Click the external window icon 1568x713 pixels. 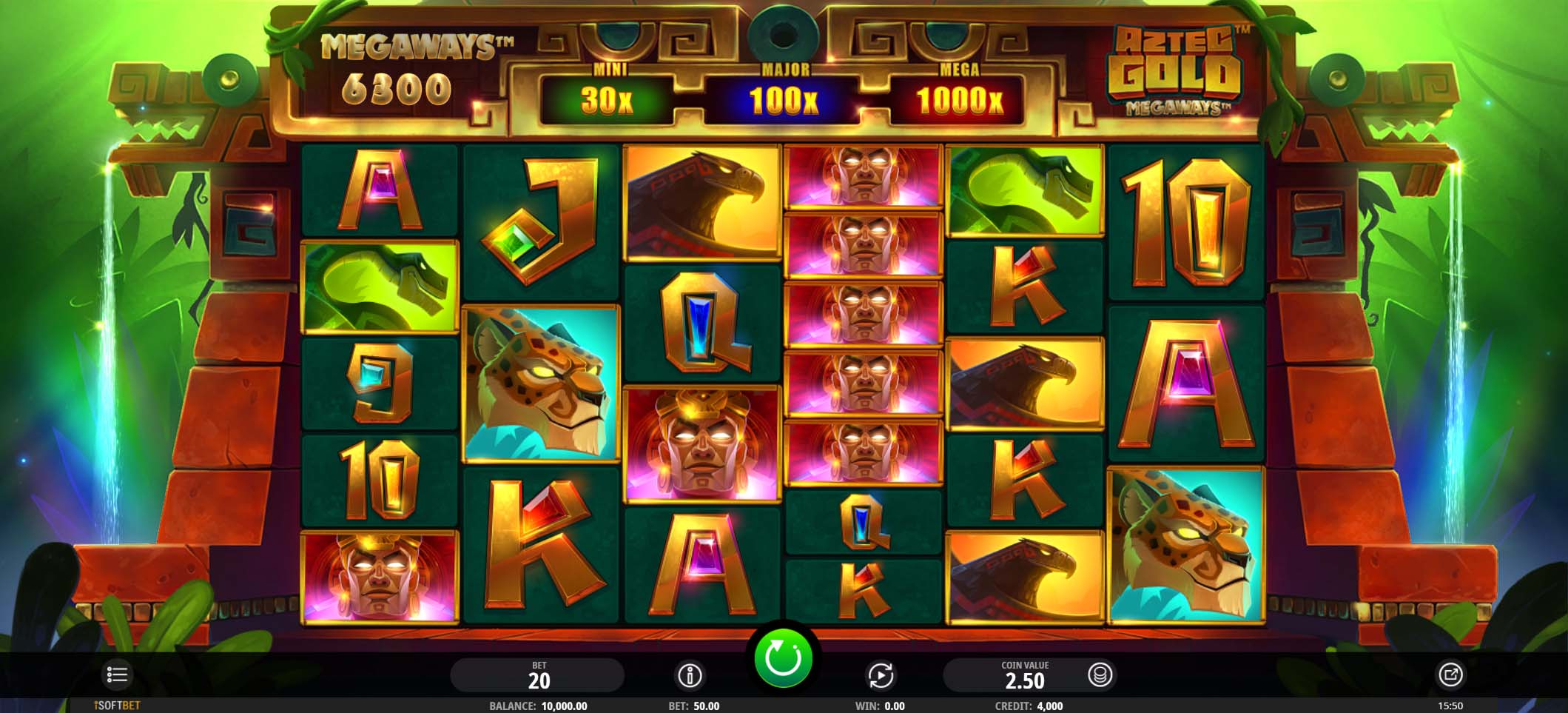click(x=1450, y=674)
